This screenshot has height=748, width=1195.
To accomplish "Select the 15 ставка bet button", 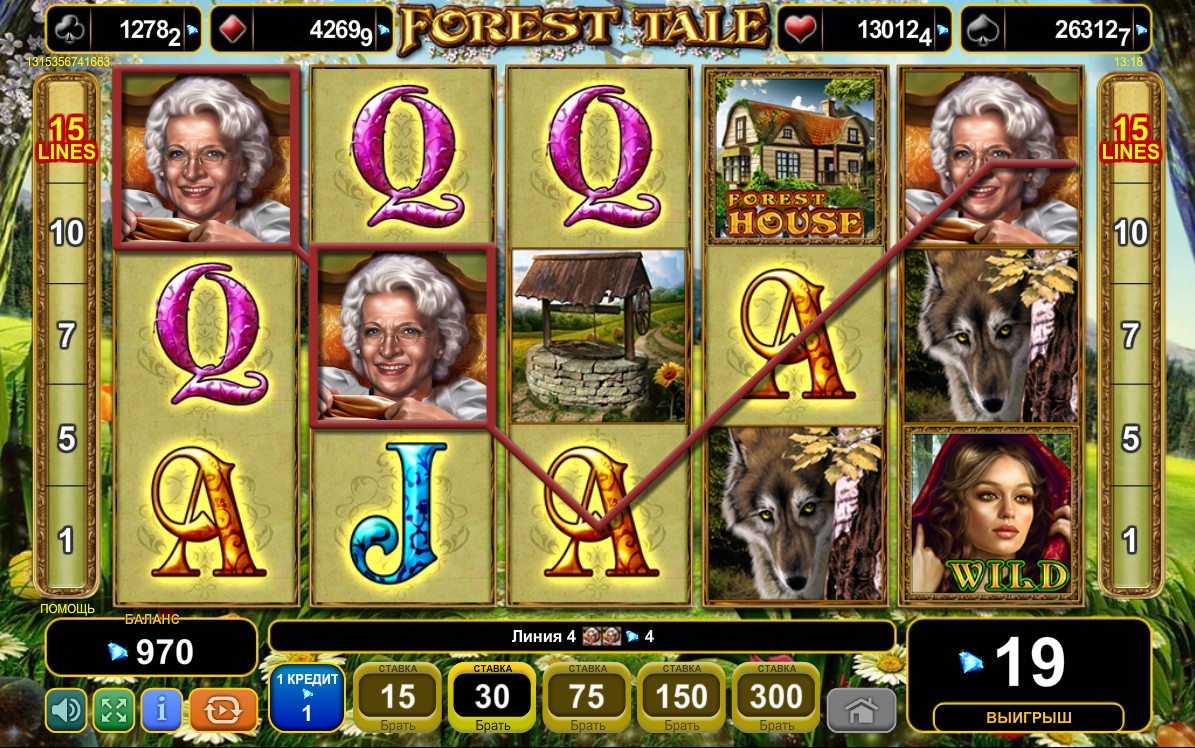I will click(x=398, y=697).
